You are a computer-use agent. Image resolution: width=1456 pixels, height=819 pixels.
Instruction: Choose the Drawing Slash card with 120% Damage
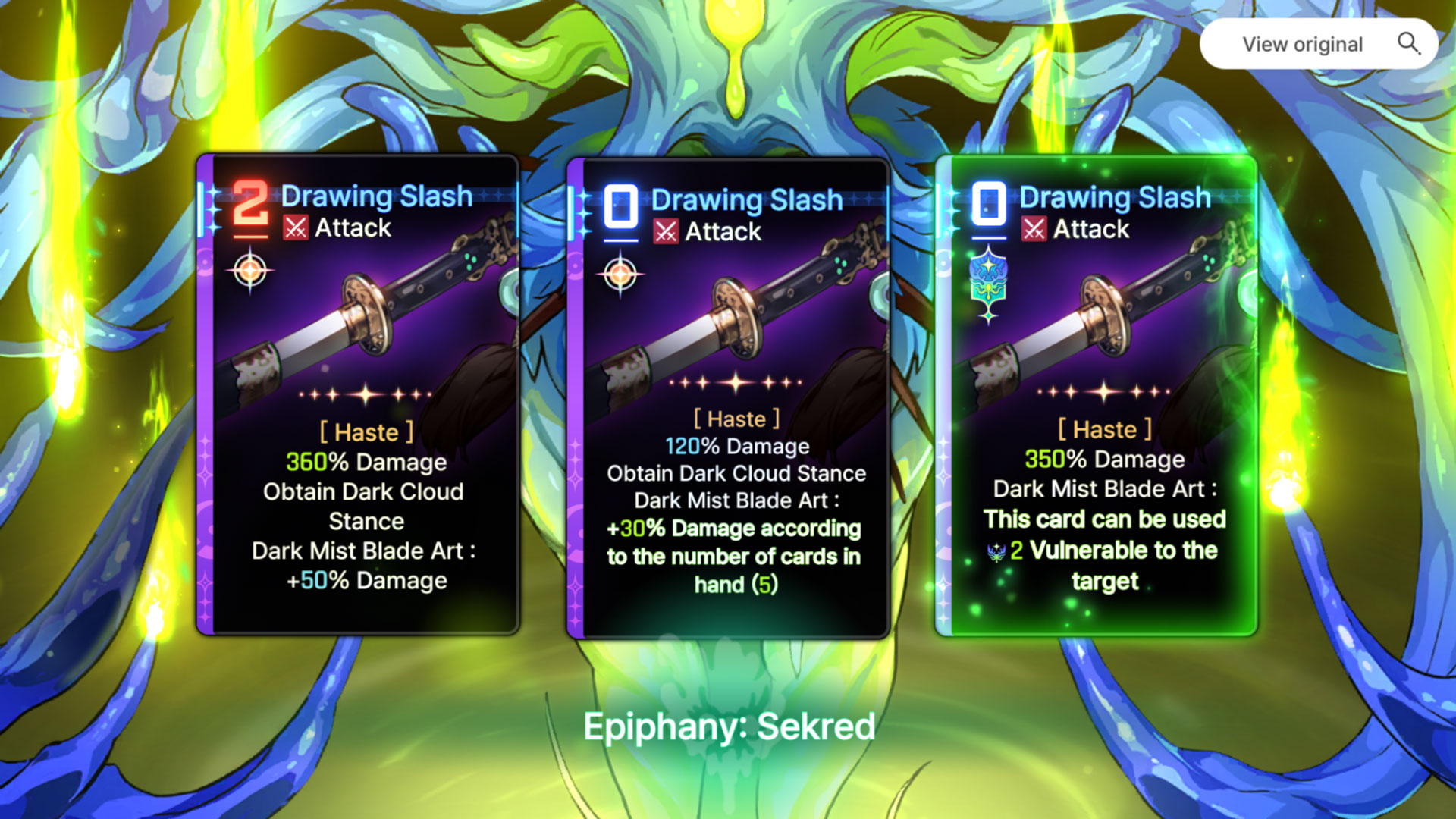(728, 398)
